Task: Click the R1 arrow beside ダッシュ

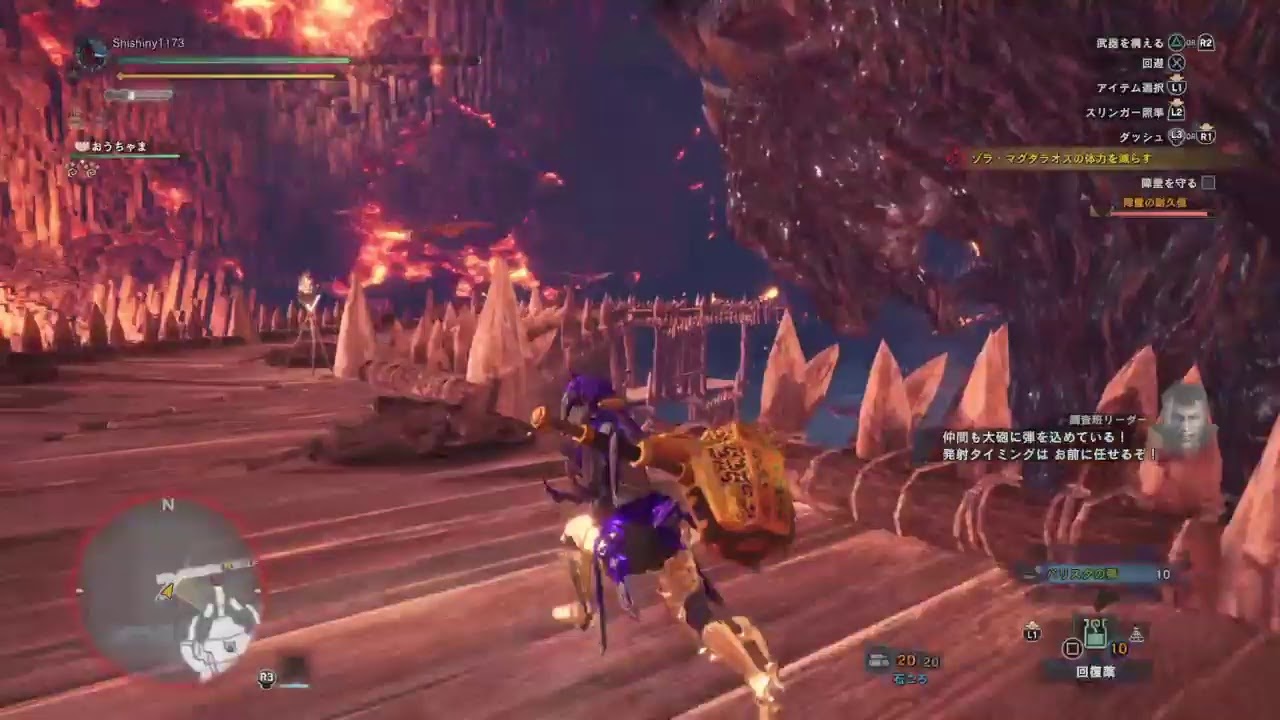Action: 1206,134
